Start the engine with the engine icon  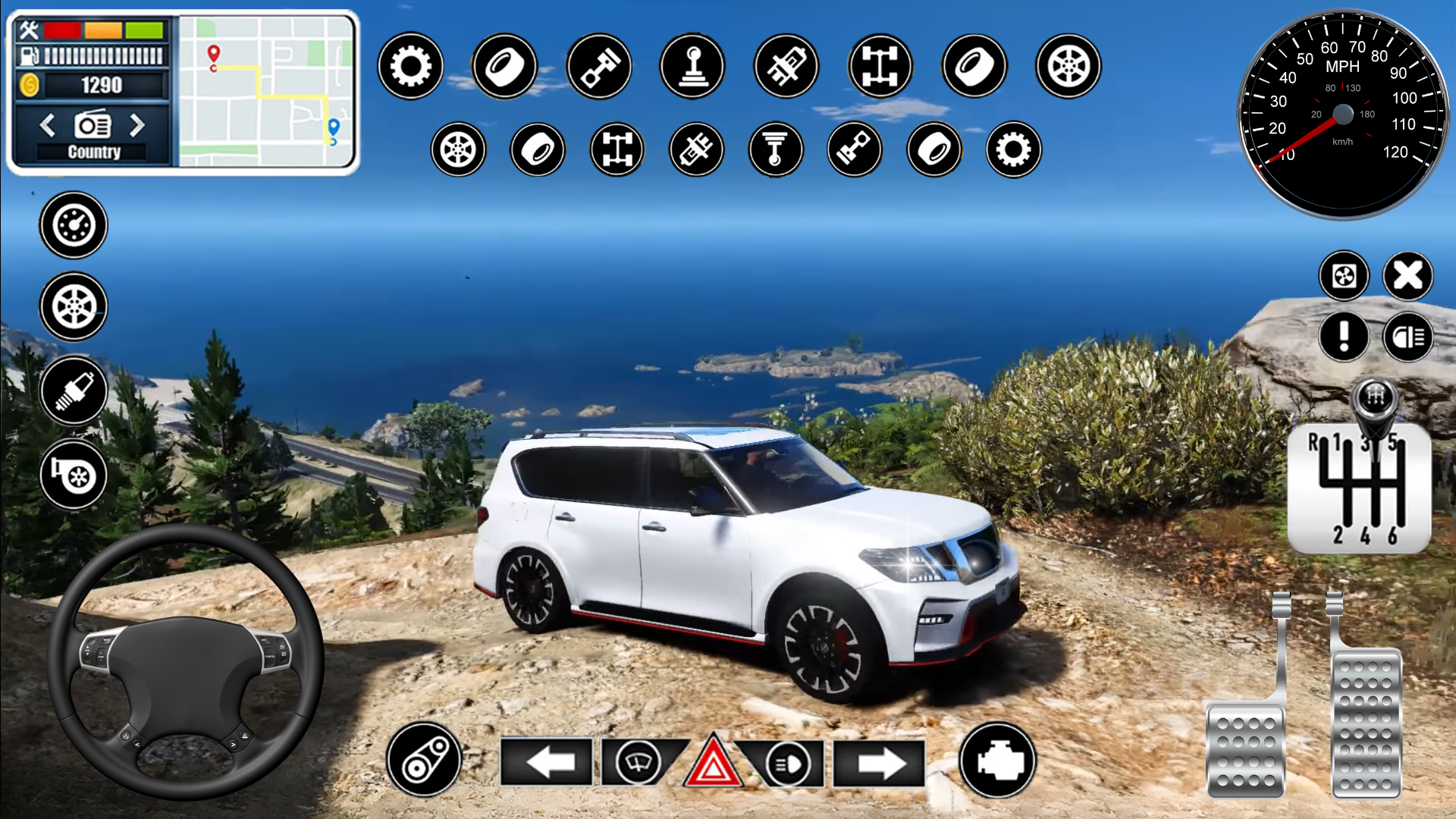pyautogui.click(x=997, y=760)
